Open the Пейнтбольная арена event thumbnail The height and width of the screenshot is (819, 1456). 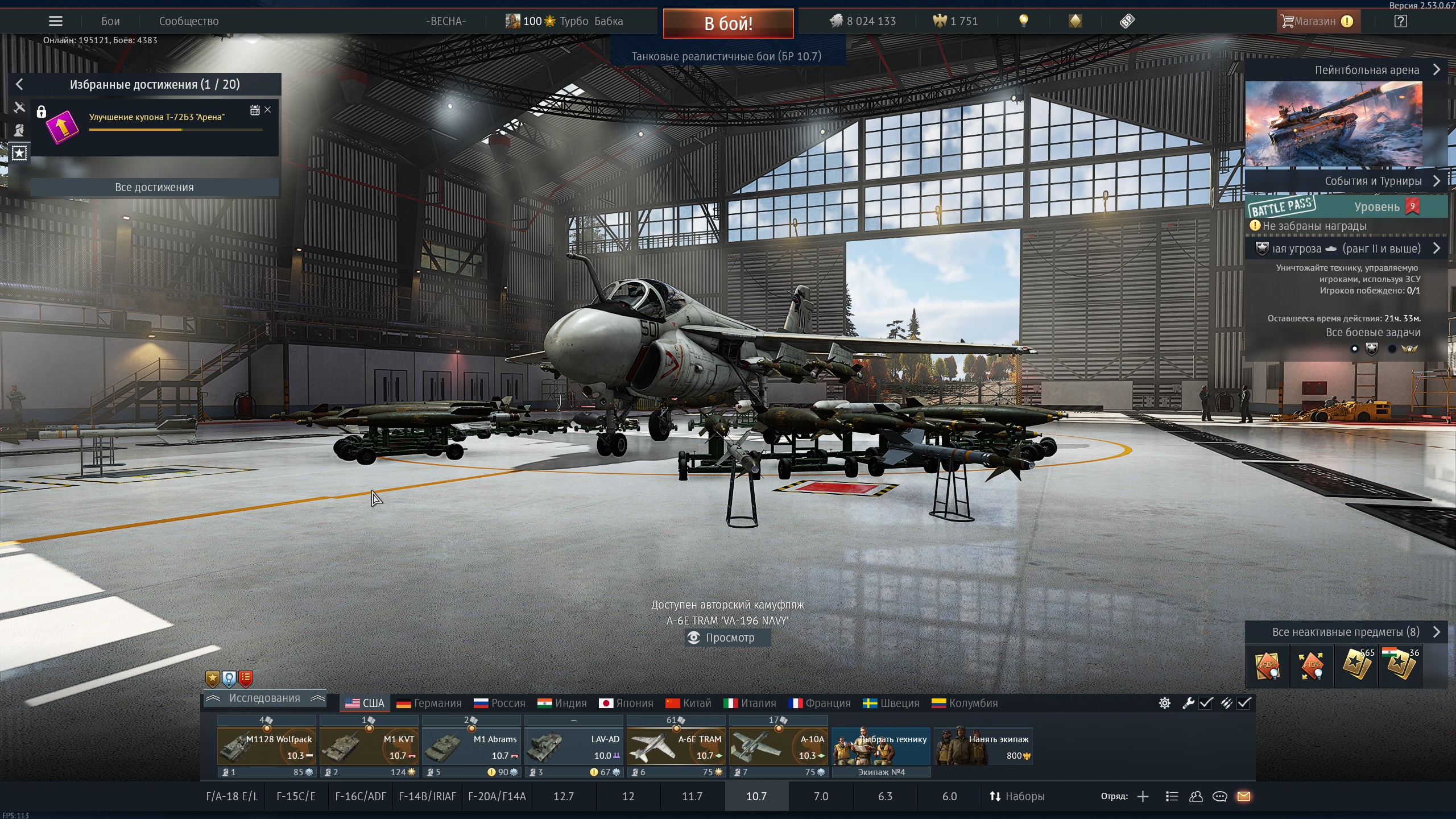point(1334,123)
